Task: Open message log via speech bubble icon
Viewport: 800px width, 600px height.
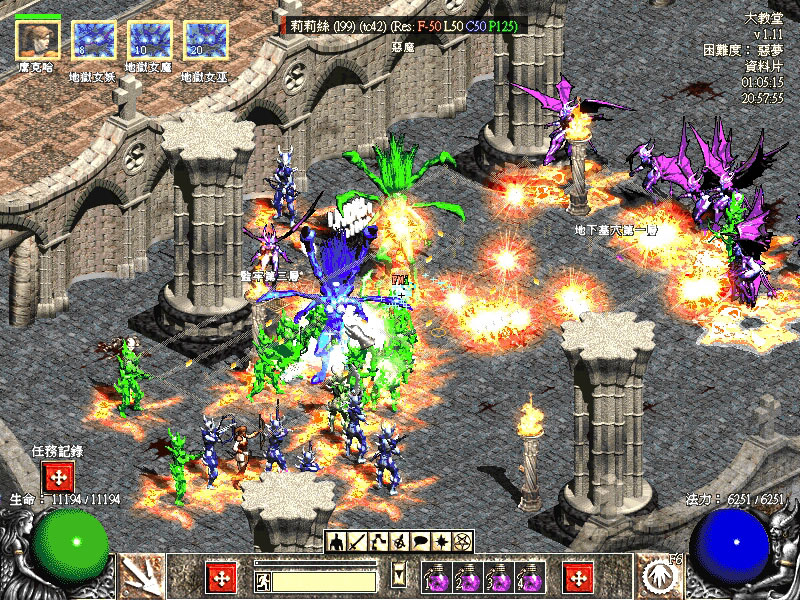Action: [420, 542]
